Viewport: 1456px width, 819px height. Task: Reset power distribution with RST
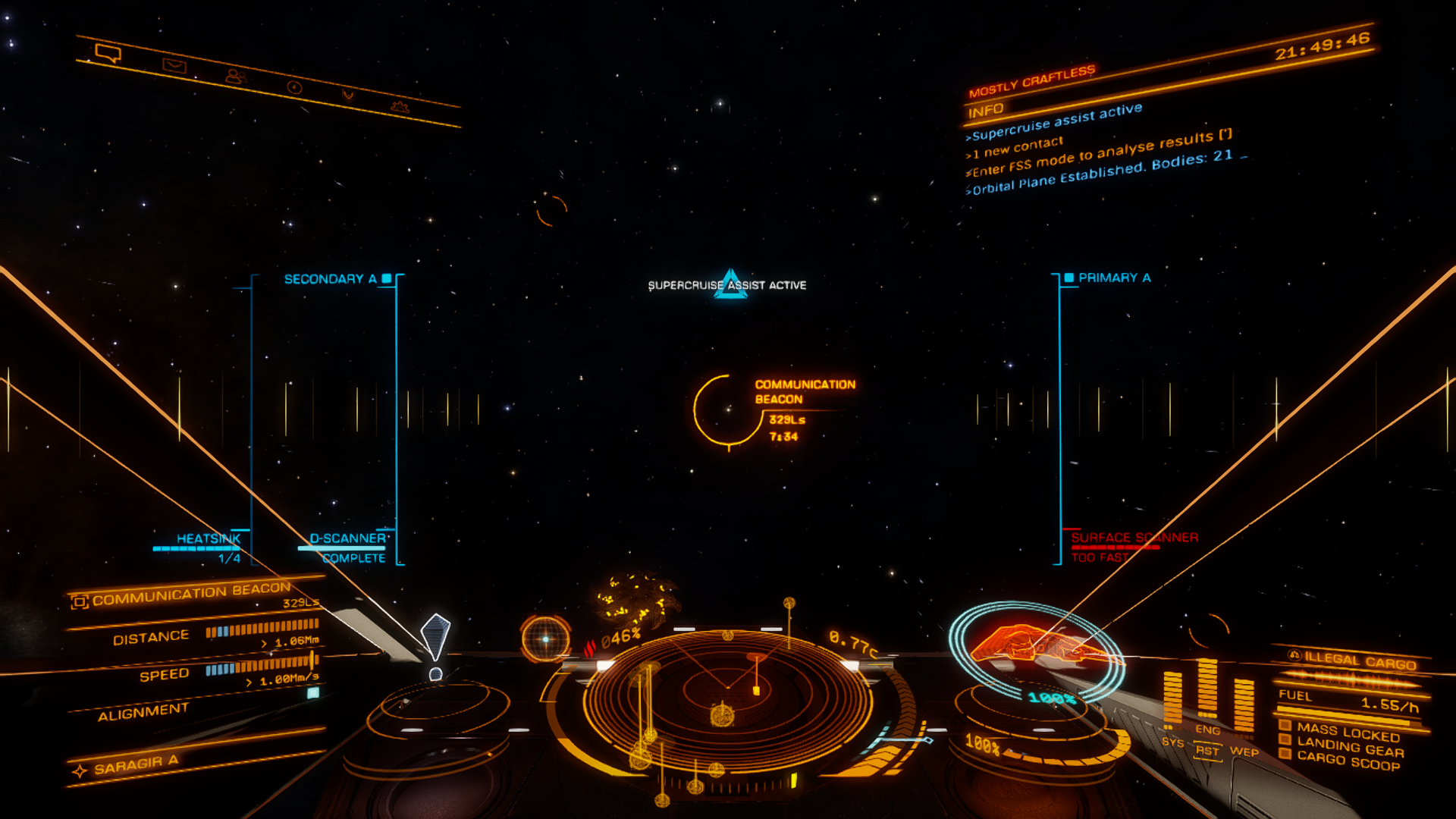point(1207,751)
